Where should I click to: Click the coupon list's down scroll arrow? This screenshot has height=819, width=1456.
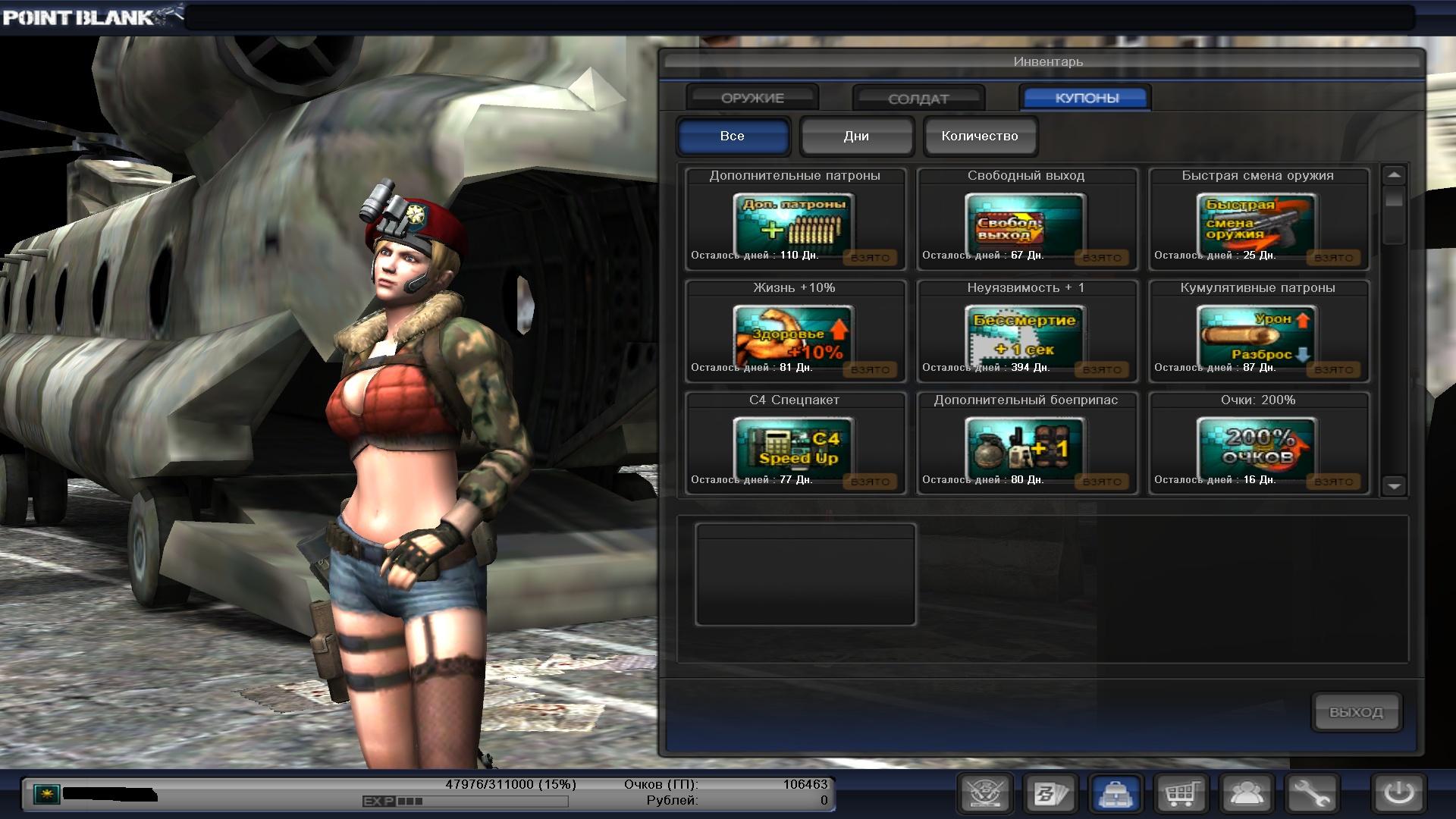(x=1394, y=485)
